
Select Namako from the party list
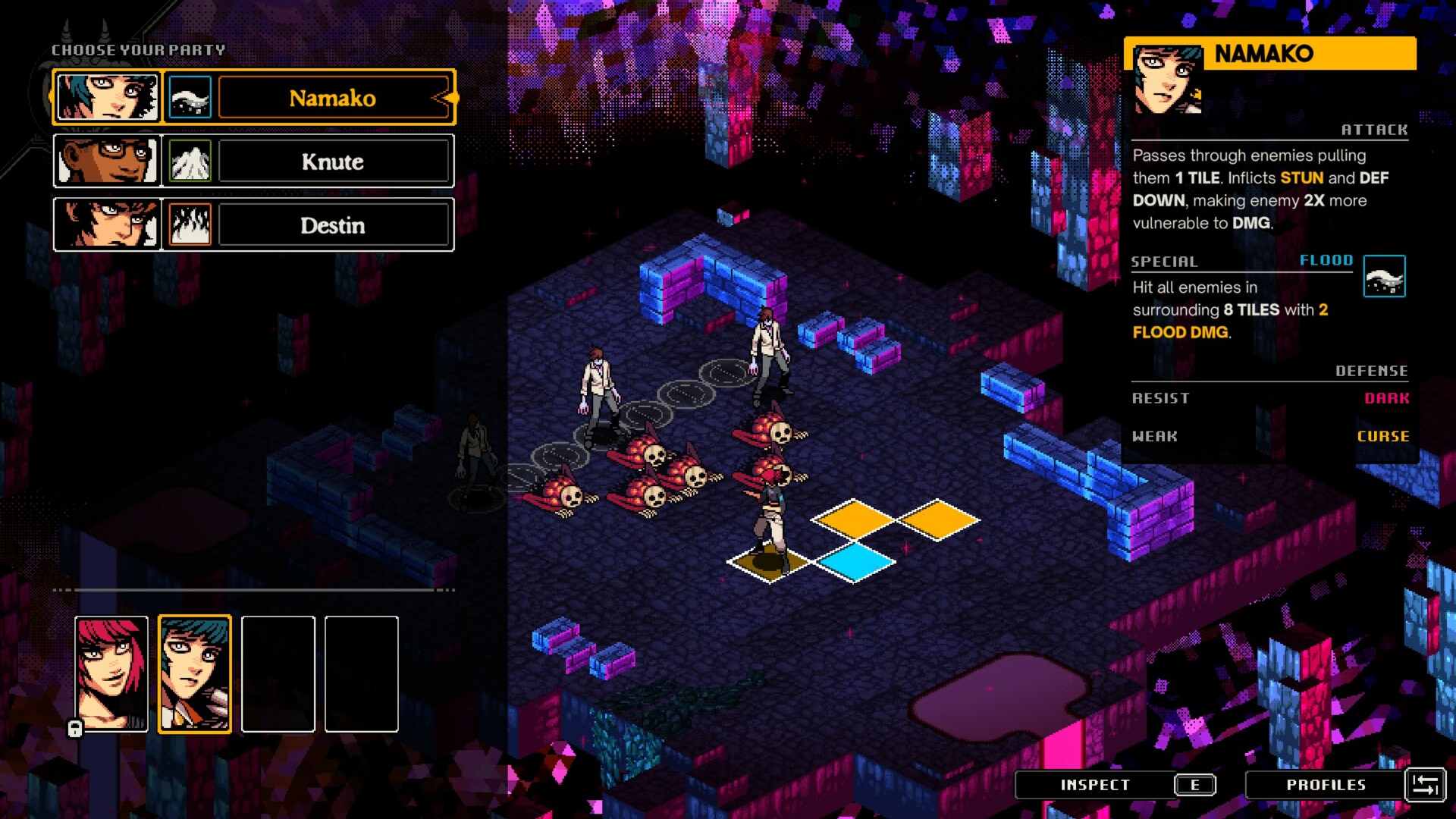333,98
